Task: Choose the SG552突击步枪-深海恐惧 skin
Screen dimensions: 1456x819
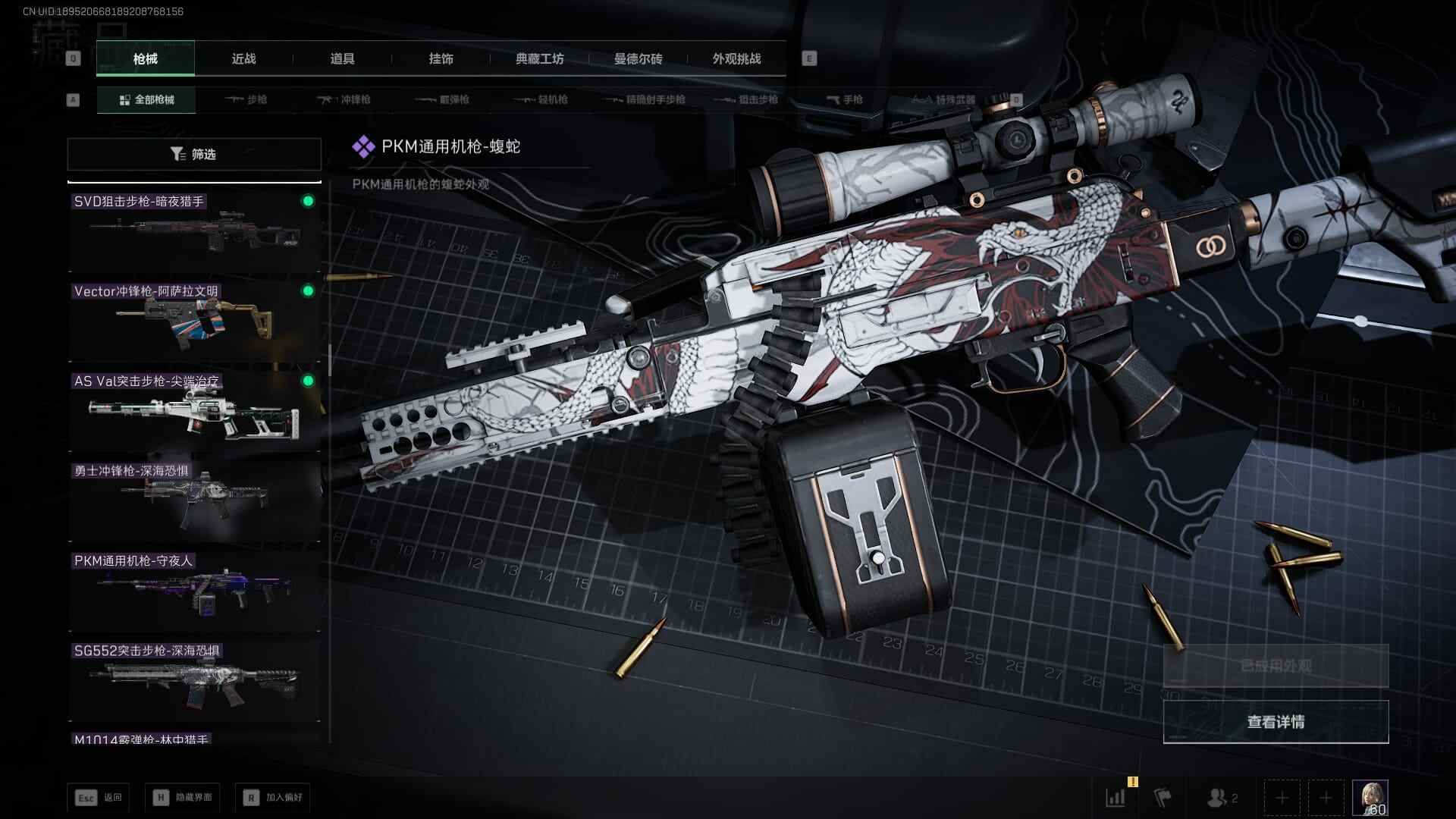Action: pyautogui.click(x=194, y=680)
